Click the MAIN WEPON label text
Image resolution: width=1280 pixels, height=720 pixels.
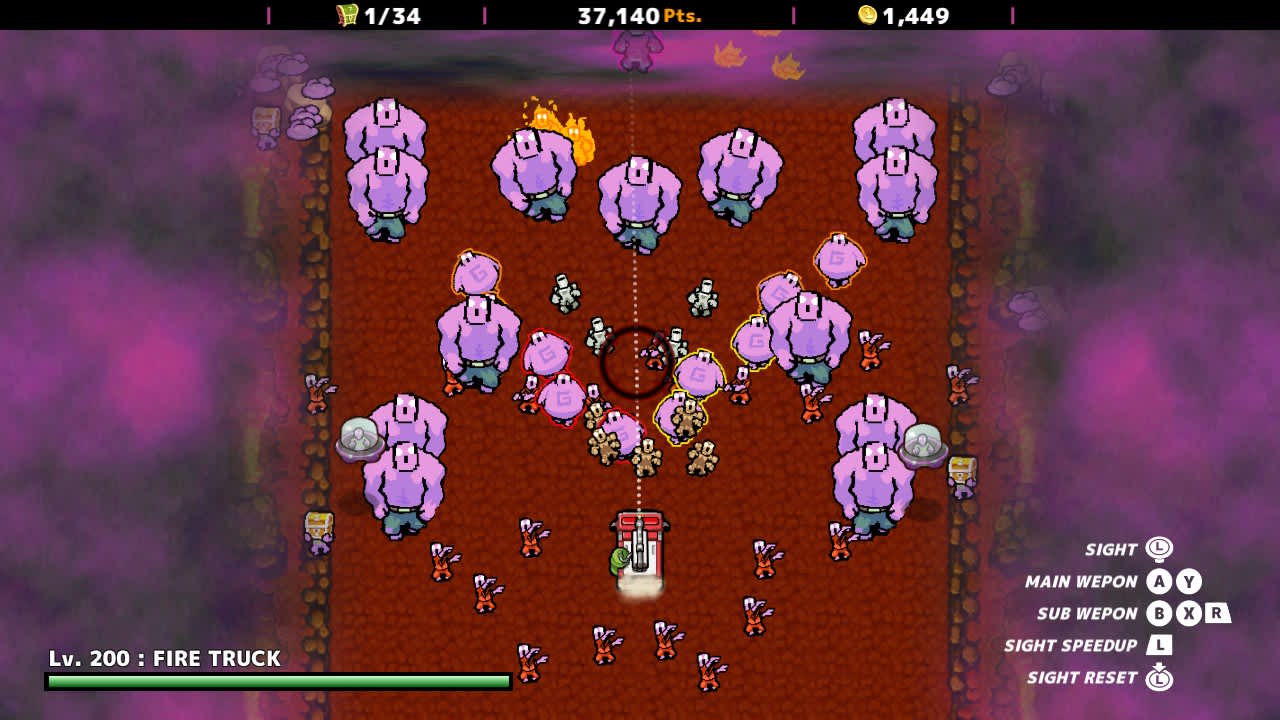[x=1080, y=581]
